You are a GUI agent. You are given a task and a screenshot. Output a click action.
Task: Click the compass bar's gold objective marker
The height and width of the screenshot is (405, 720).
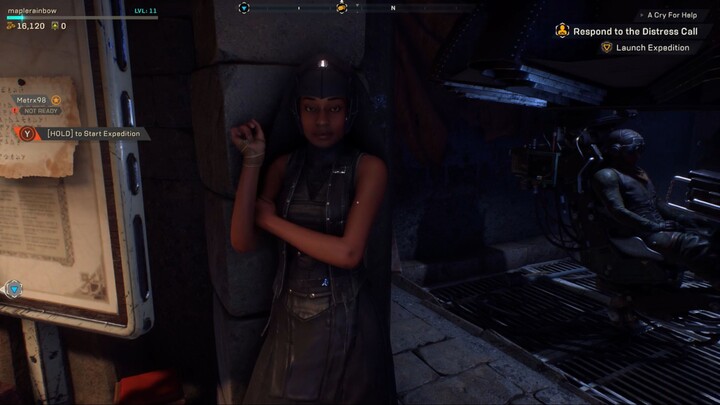coord(342,8)
